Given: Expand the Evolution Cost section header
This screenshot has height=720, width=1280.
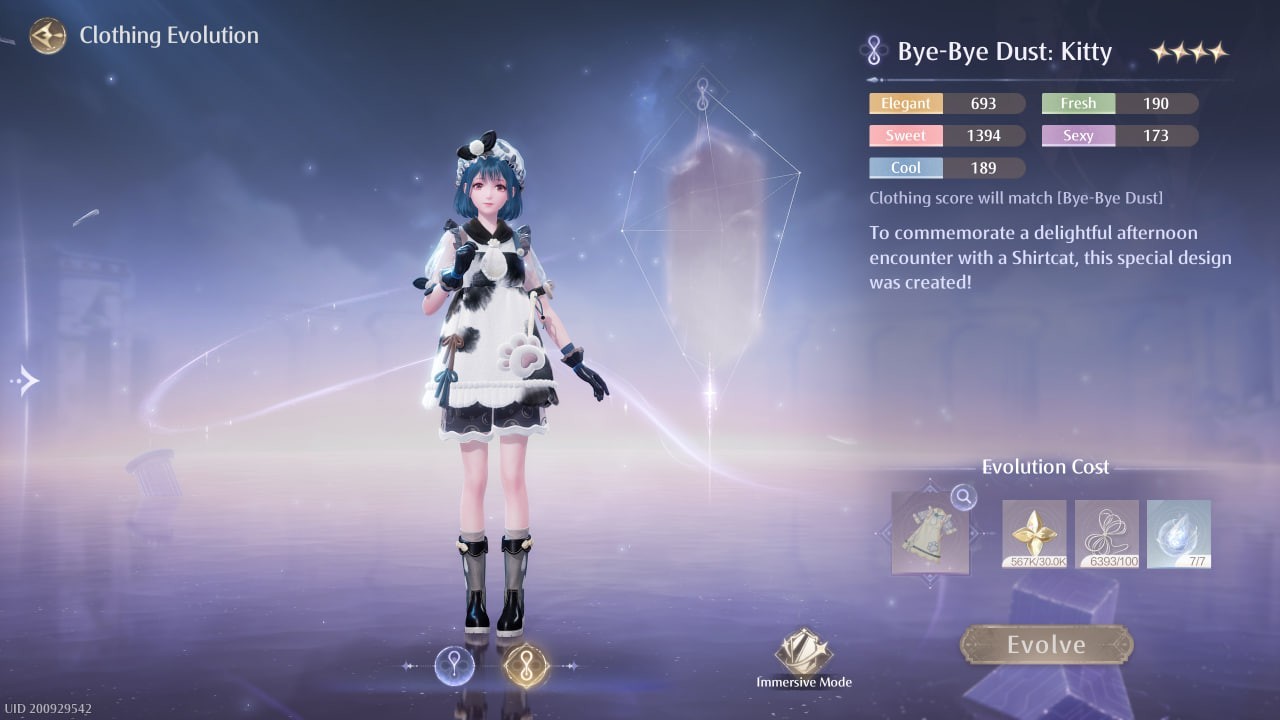Looking at the screenshot, I should pyautogui.click(x=1046, y=466).
